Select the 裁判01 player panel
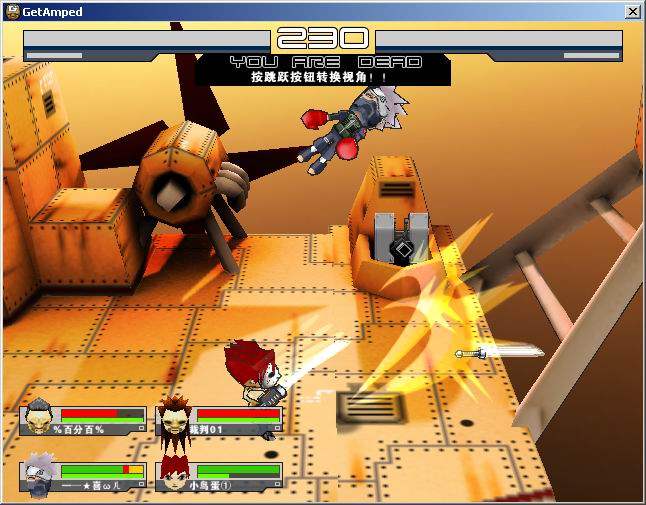Viewport: 646px width, 505px height. [220, 419]
